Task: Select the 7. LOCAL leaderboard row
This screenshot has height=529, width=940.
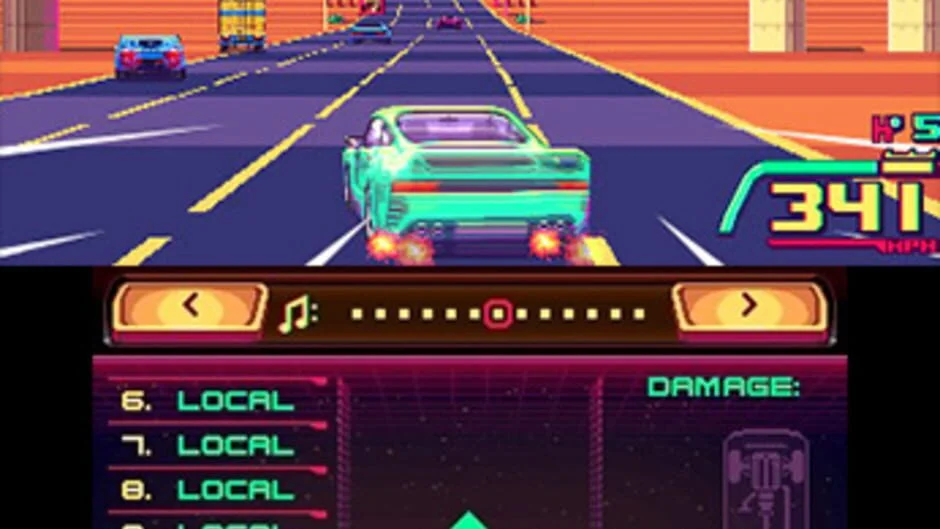Action: click(x=208, y=446)
